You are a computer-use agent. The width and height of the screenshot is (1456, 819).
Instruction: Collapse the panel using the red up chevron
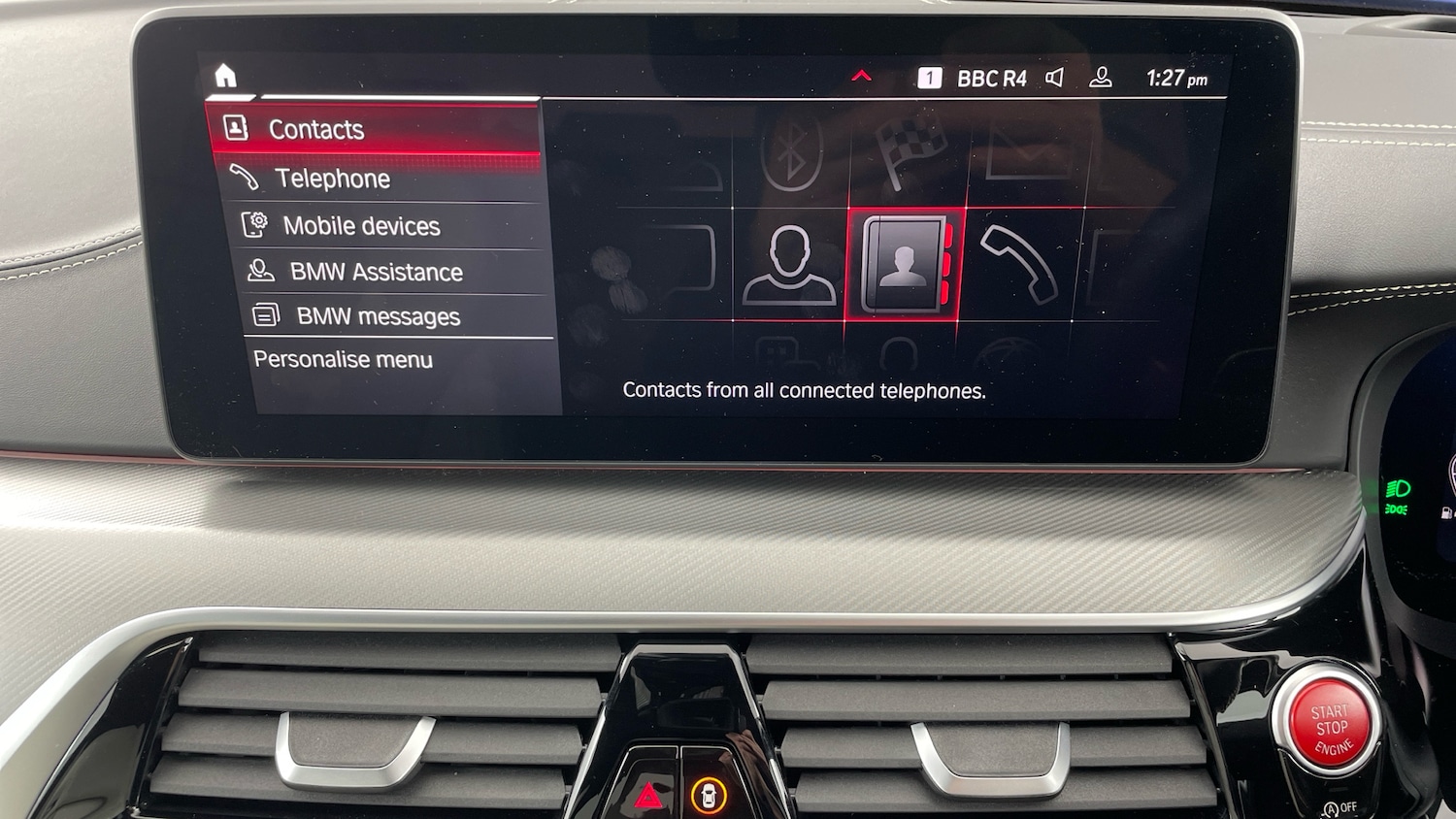click(860, 75)
